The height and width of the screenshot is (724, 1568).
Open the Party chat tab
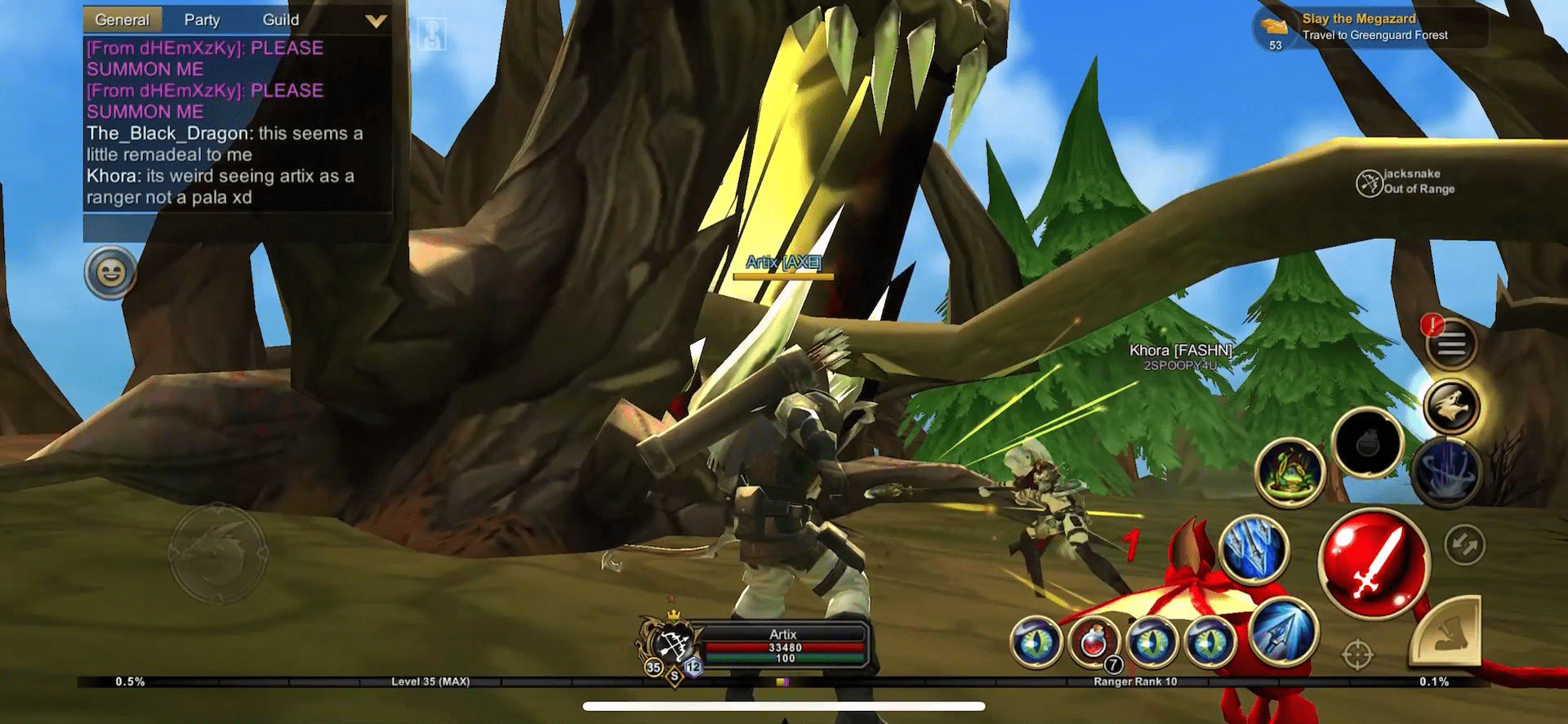pyautogui.click(x=202, y=20)
